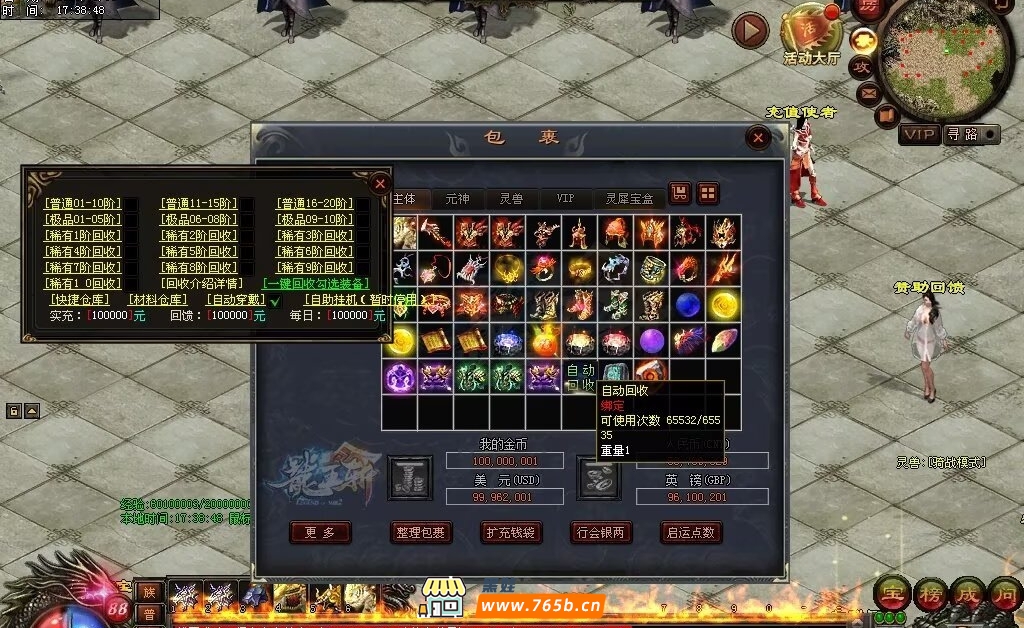Select the 极品06-08阶 recycle option
Screen dimensions: 1024x628
[x=198, y=220]
